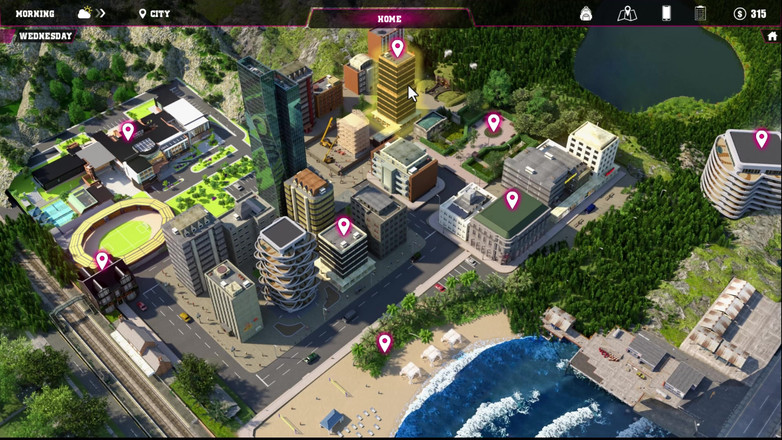This screenshot has height=440, width=782.
Task: Select the pin on the green-roofed building
Action: 512,199
